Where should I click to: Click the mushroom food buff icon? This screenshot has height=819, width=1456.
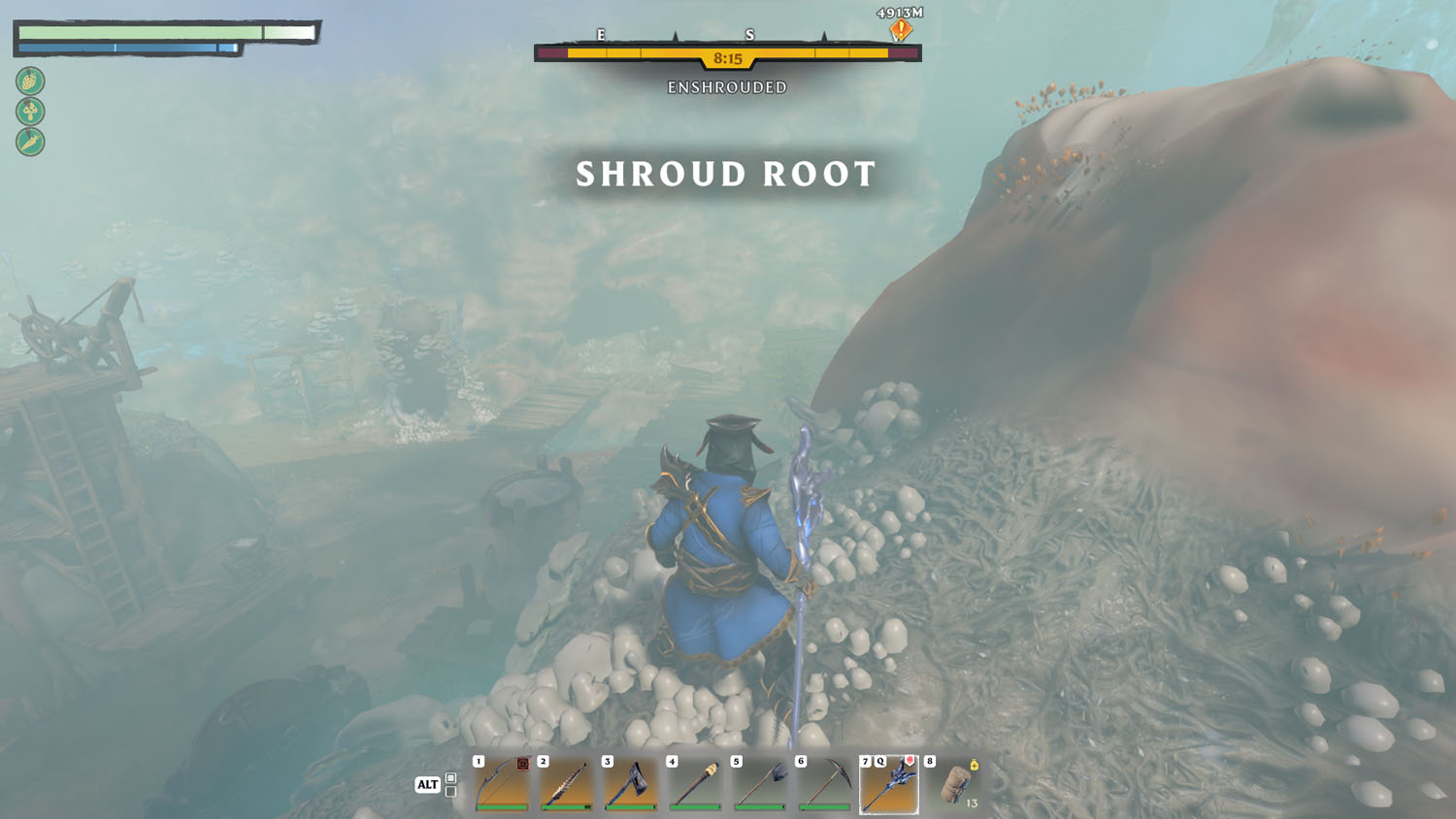[30, 112]
